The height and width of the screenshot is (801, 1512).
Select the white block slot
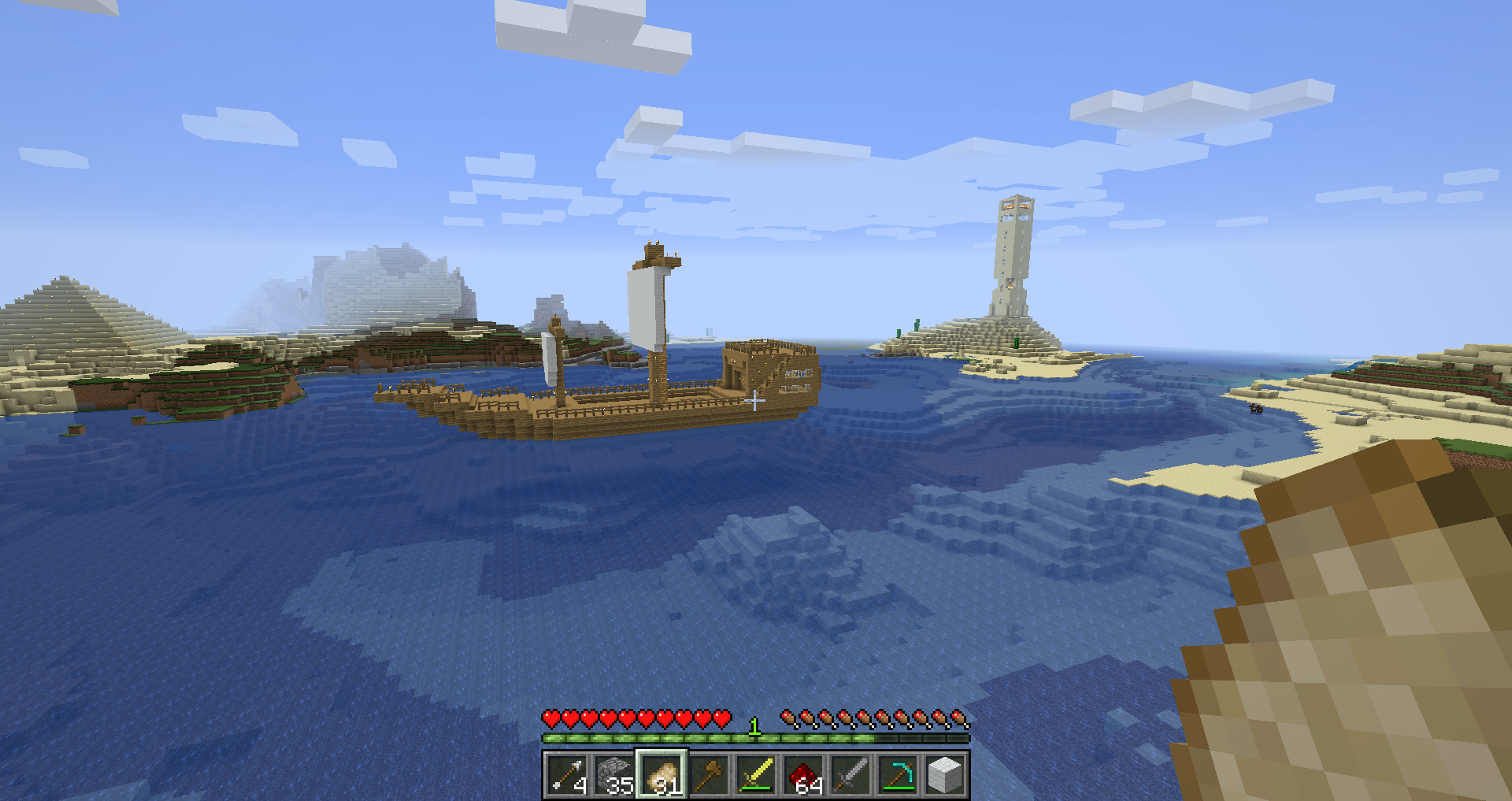coord(945,775)
